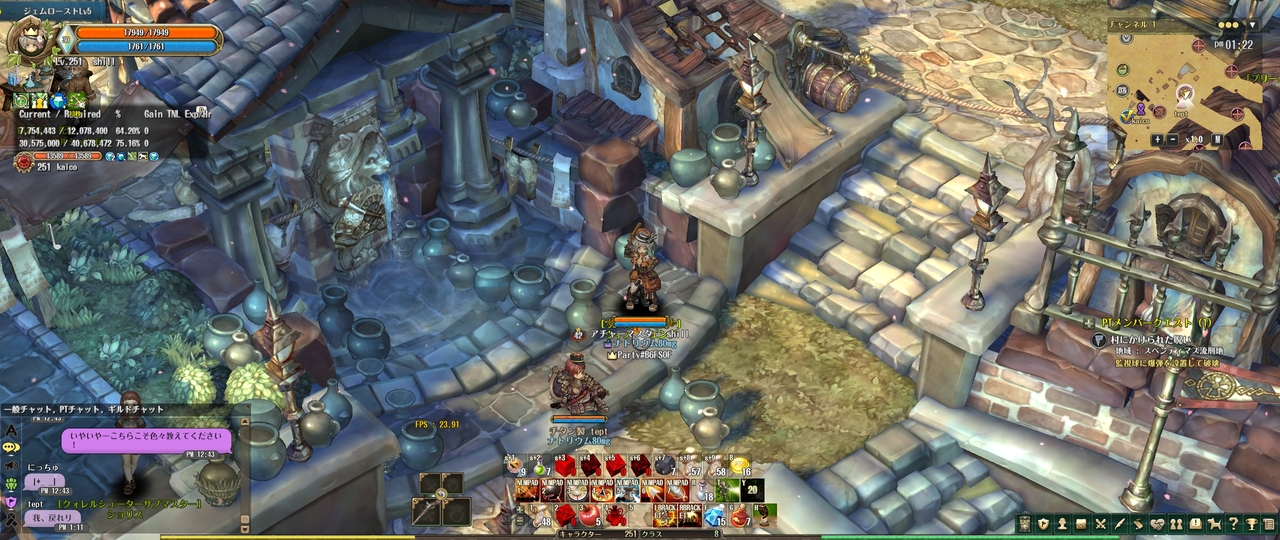Use the green potion in the hotbar

[x=541, y=466]
